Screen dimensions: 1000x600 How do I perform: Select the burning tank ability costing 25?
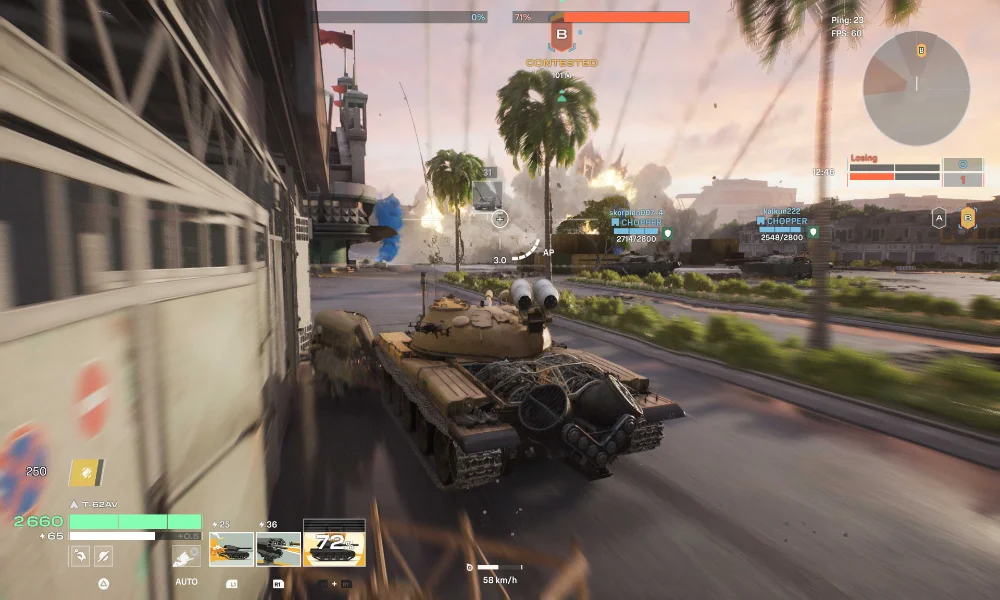coord(230,548)
